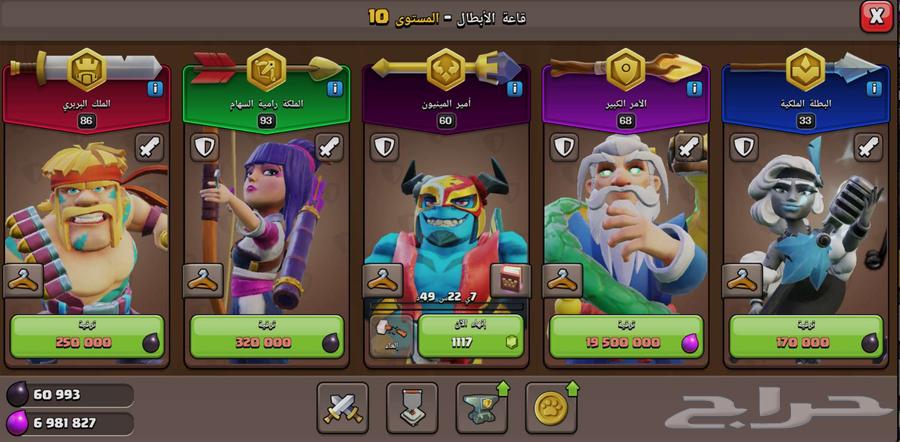
Task: Tap the Grand Warden sword icon
Action: tap(689, 148)
